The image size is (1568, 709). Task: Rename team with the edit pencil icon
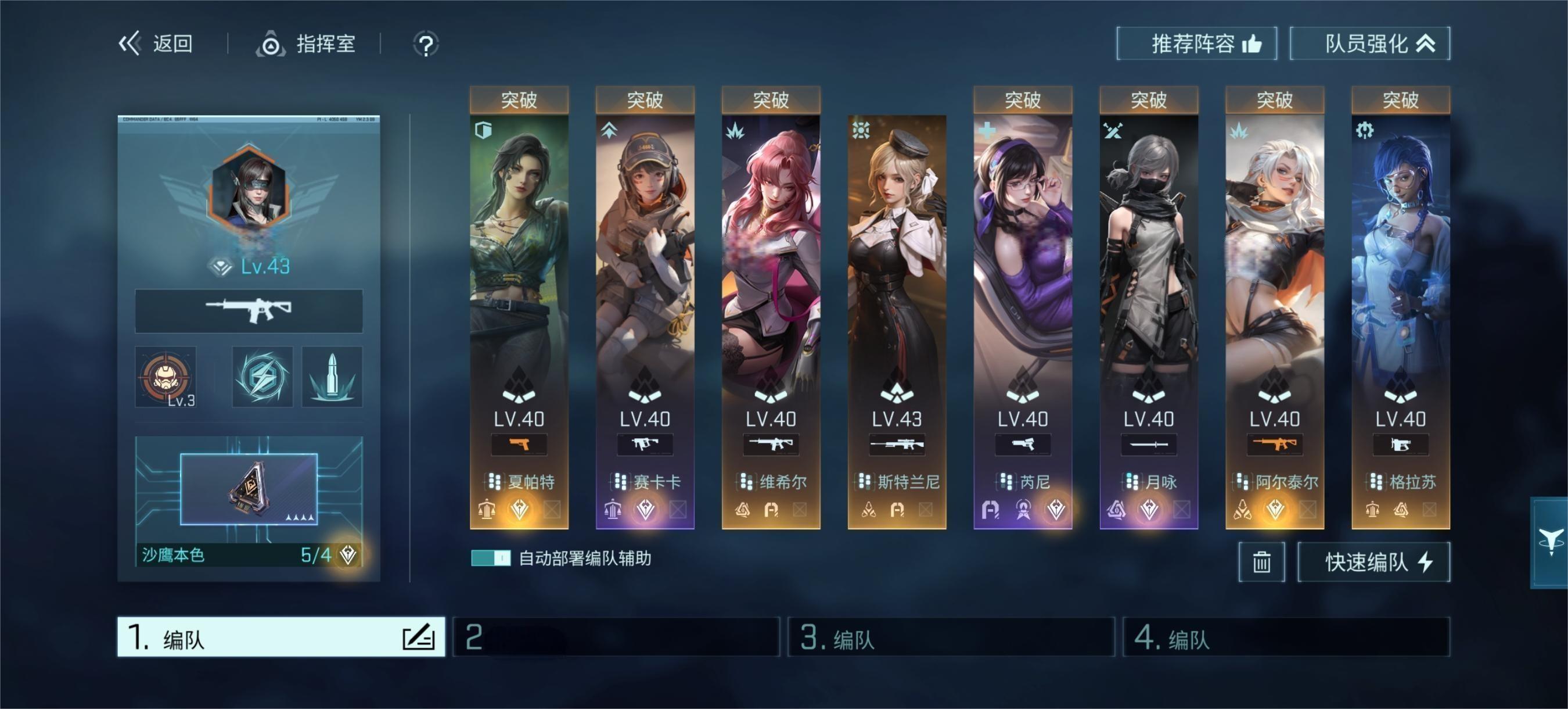[418, 637]
